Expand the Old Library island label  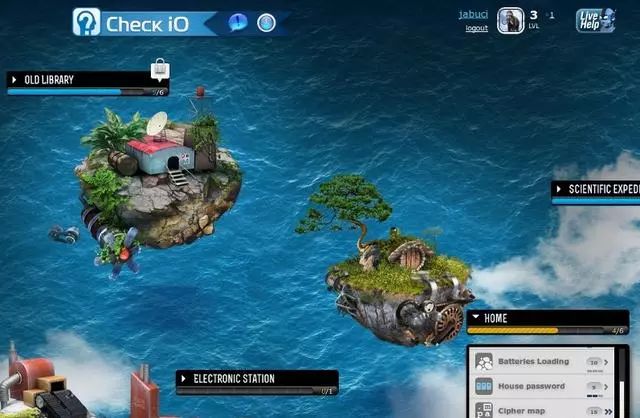point(14,79)
